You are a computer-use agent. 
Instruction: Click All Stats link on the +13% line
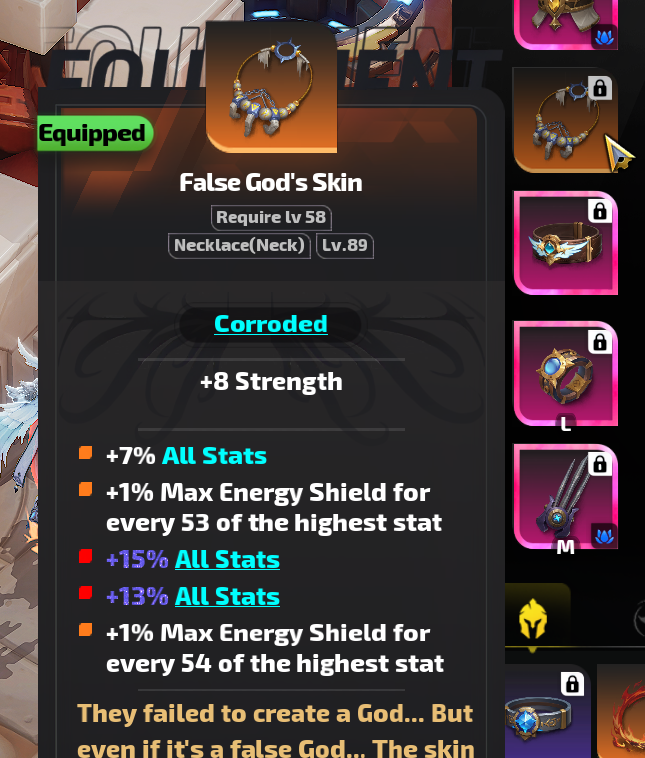pos(227,596)
